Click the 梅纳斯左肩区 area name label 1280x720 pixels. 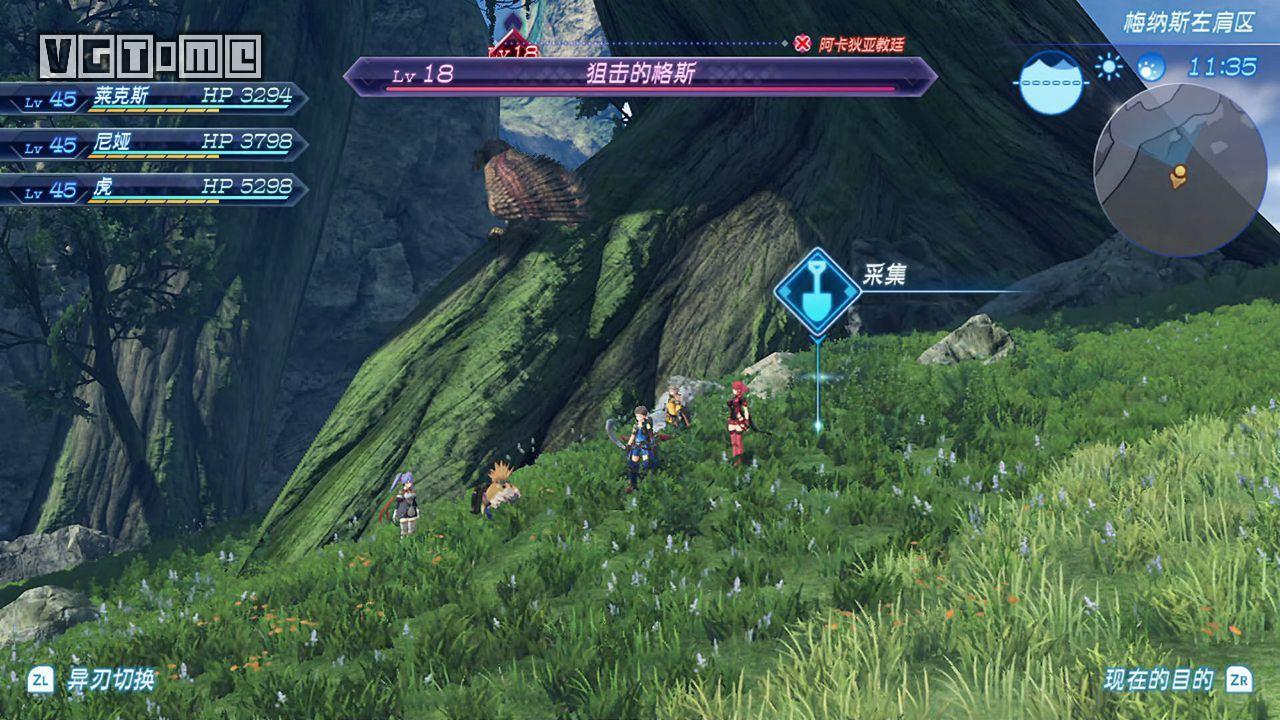tap(1187, 22)
